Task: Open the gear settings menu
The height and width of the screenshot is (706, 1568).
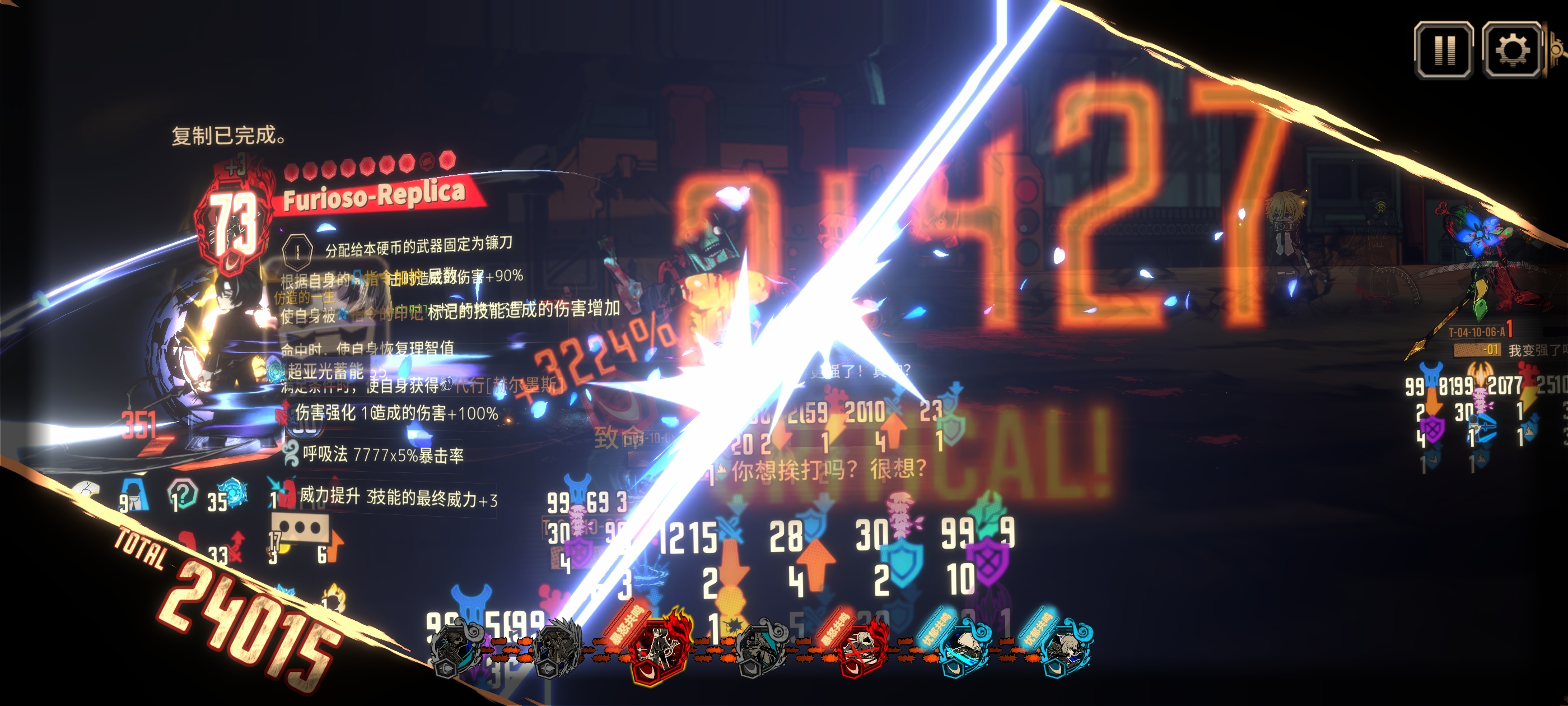Action: 1511,50
